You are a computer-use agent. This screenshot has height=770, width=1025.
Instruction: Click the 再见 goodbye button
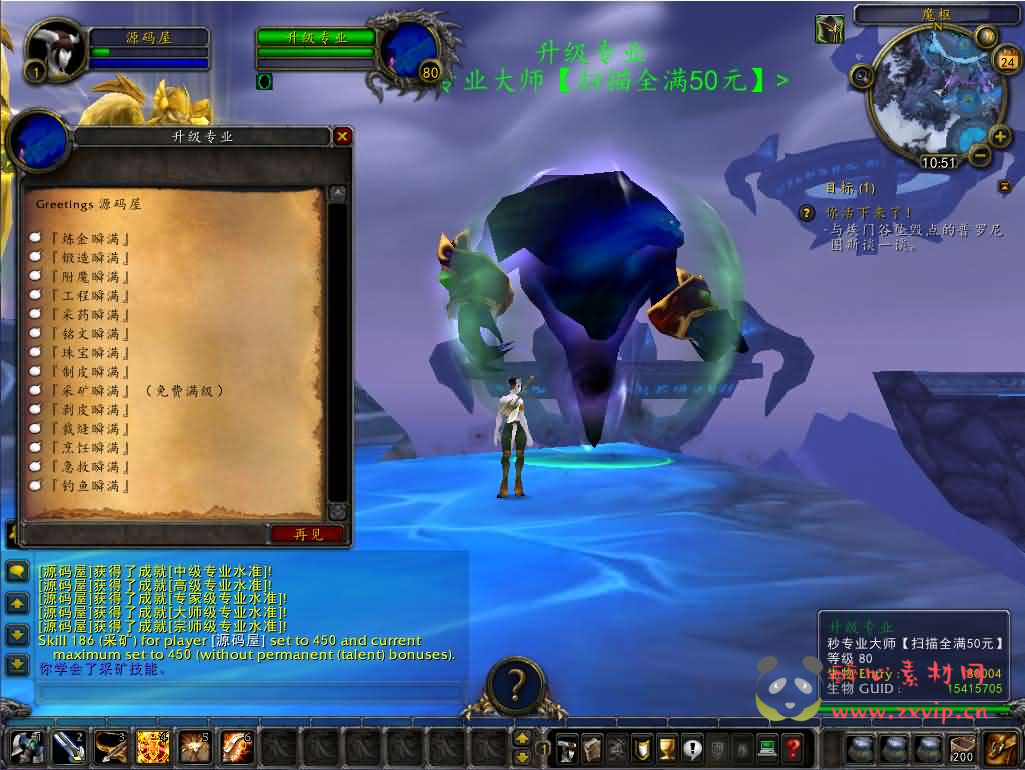tap(307, 534)
